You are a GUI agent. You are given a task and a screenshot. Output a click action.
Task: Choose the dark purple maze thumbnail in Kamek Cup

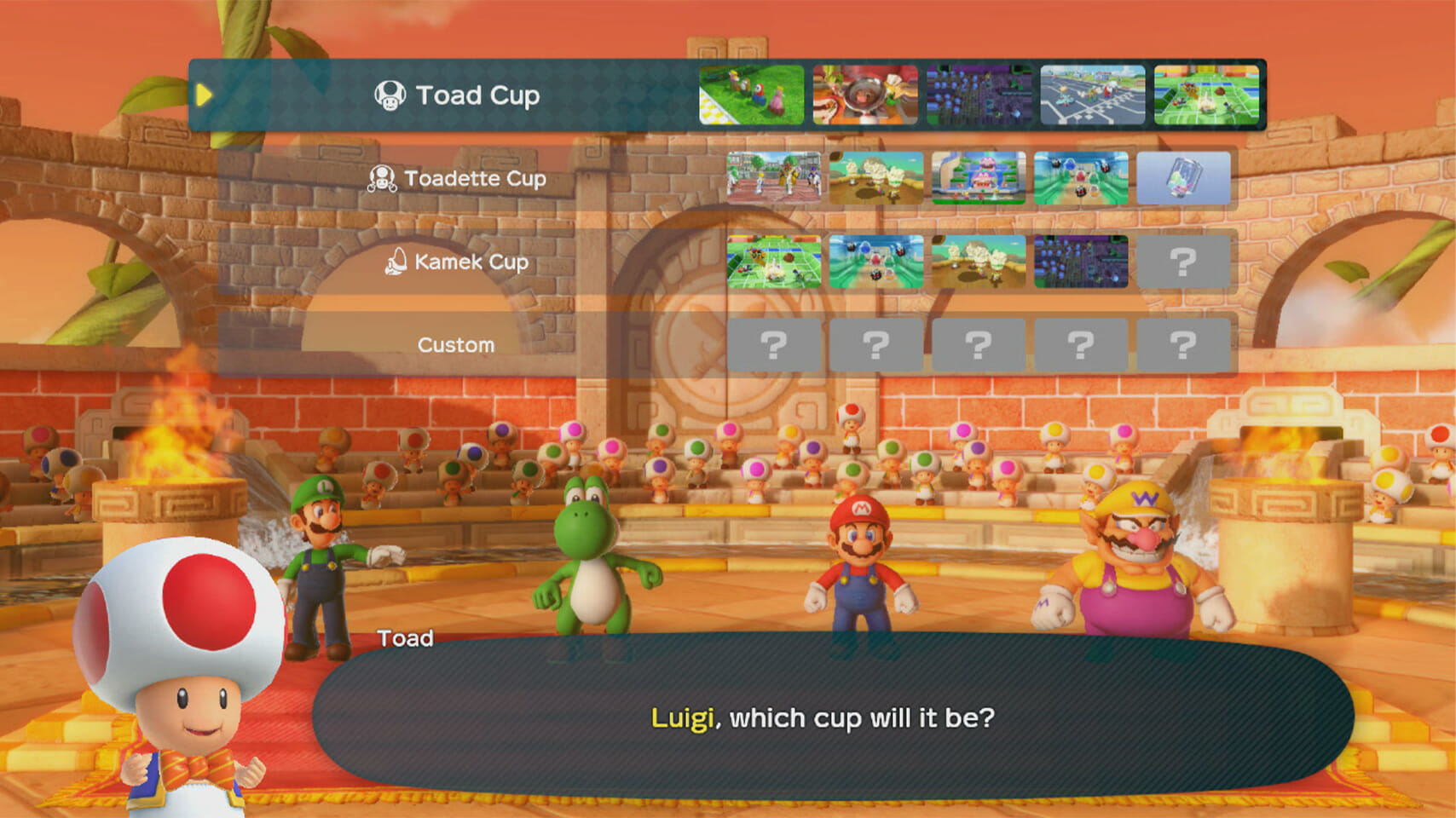pos(1081,262)
